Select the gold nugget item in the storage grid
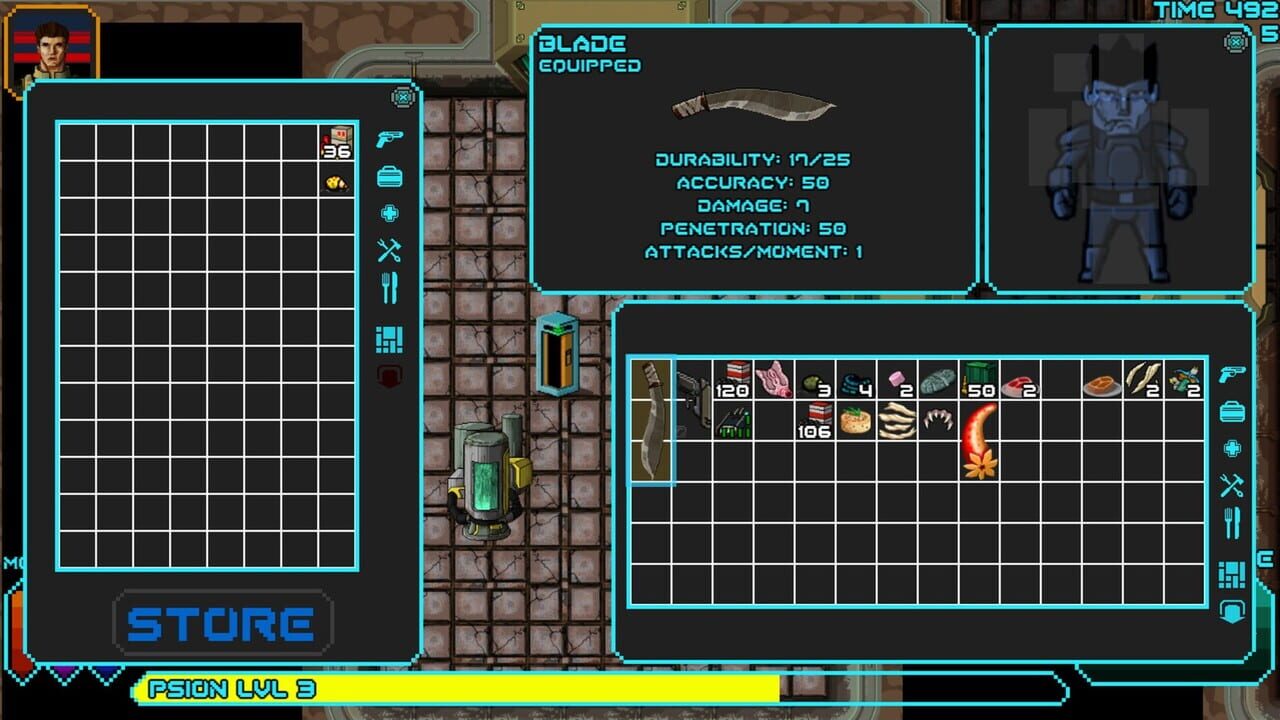Screen dimensions: 1280x720 tap(336, 180)
